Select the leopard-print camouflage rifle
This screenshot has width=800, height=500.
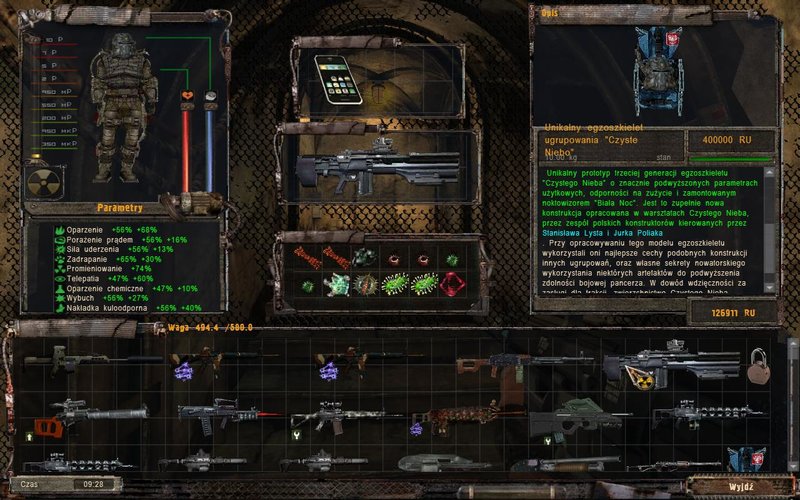[x=453, y=414]
